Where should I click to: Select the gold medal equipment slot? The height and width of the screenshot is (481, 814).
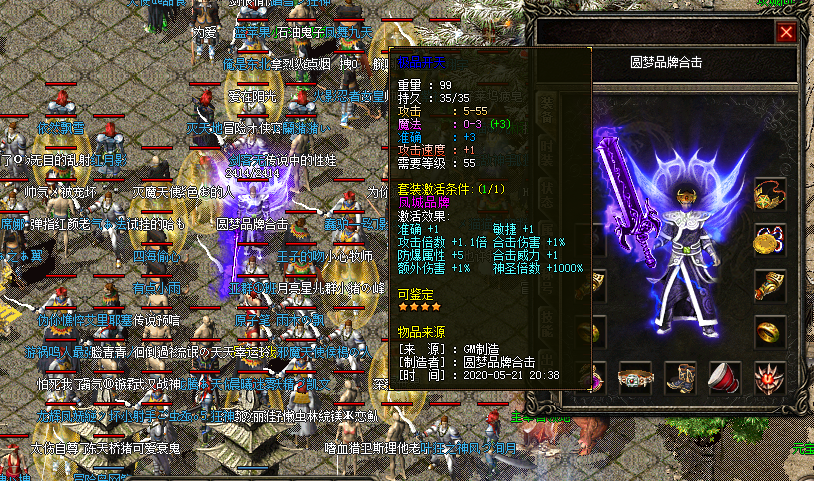tap(770, 240)
